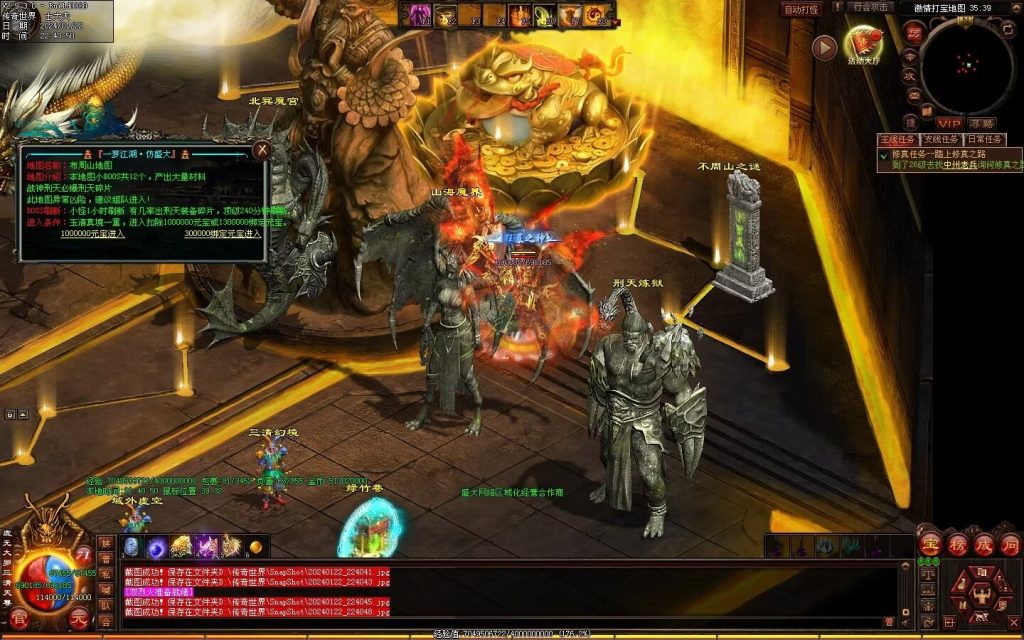The image size is (1024, 640).
Task: Switch to the 日常任务 daily quest tab
Action: click(x=985, y=139)
